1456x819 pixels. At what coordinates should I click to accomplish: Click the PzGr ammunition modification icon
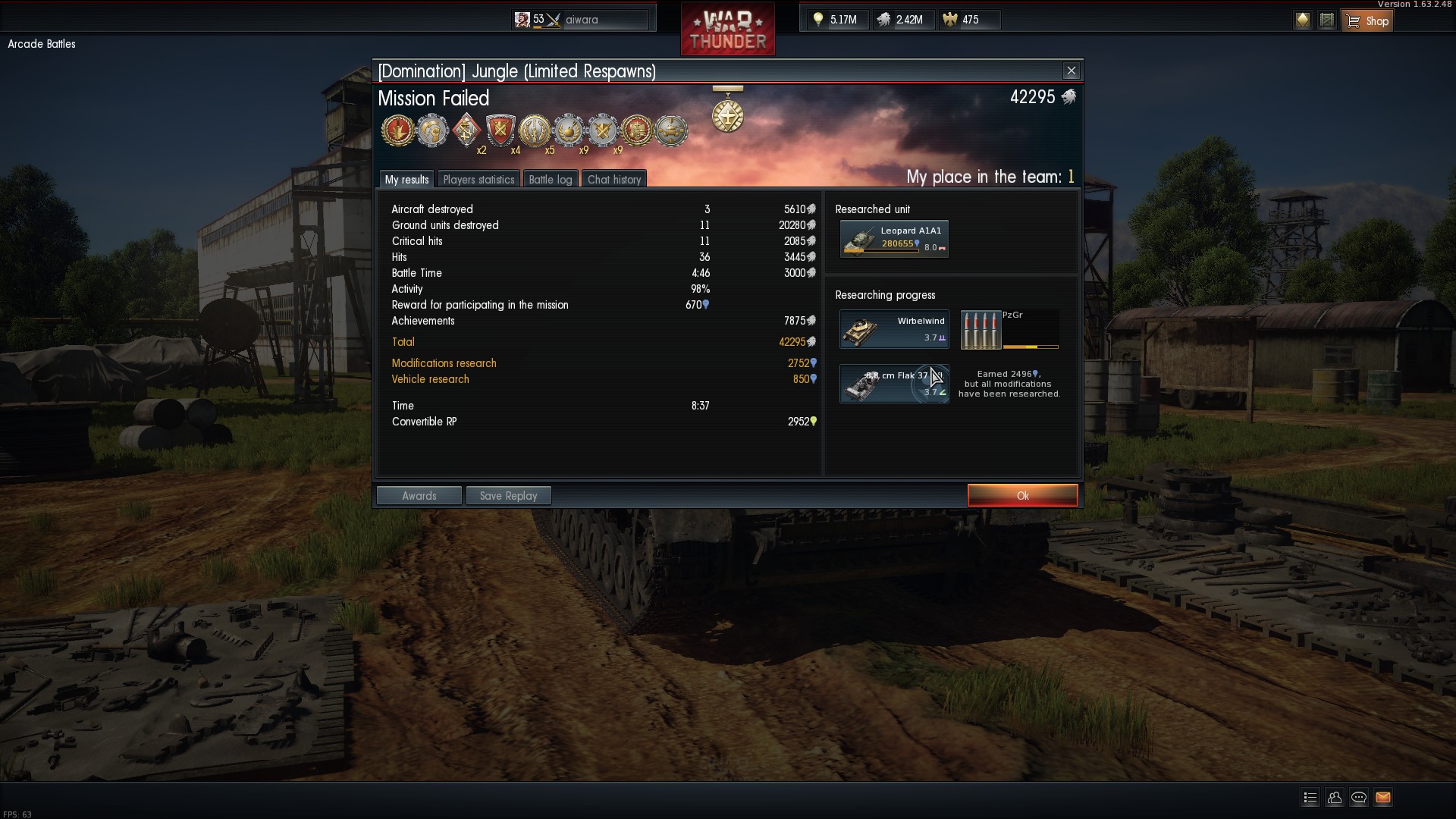[981, 330]
